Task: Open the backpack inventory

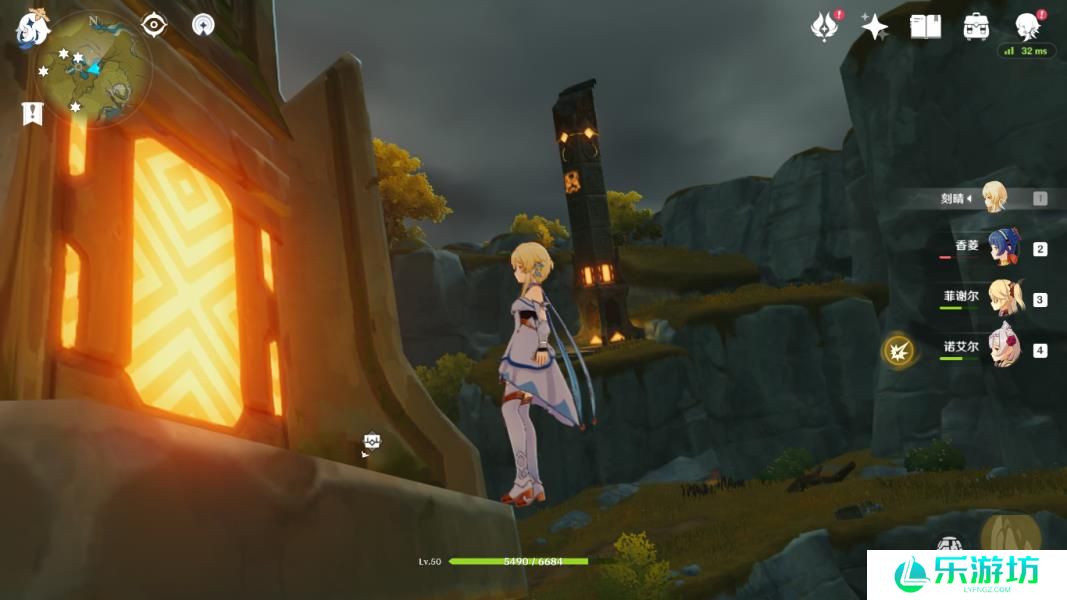Action: [976, 27]
